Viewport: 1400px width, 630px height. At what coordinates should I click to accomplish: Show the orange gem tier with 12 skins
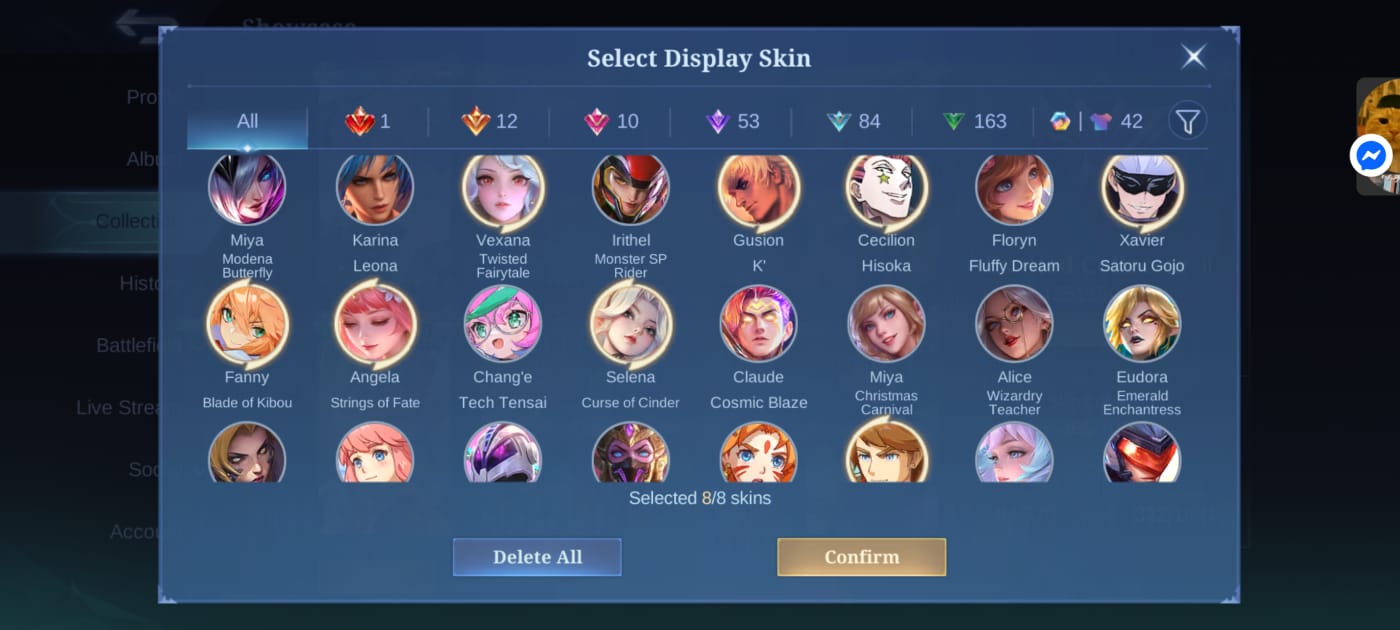489,122
